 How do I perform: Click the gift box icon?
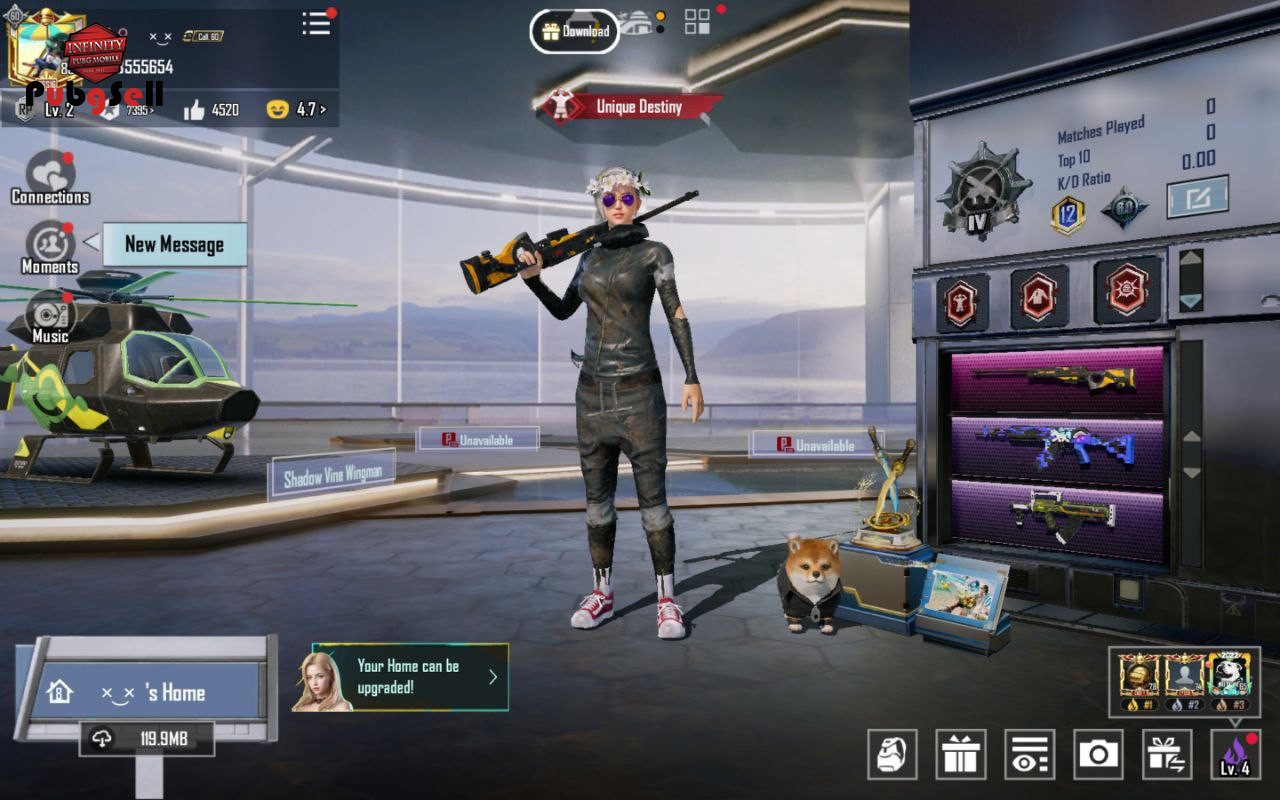[x=961, y=754]
